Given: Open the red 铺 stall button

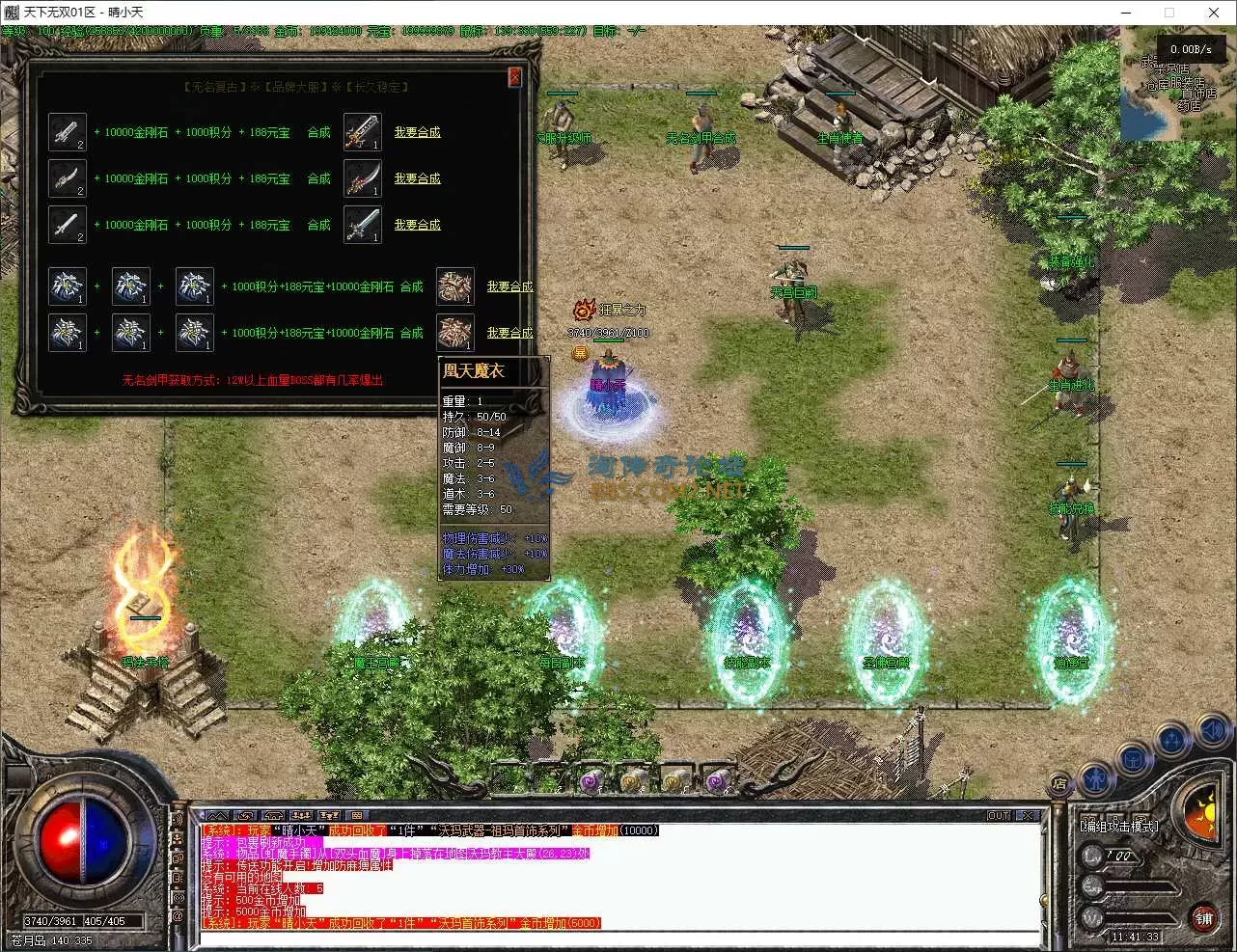Looking at the screenshot, I should pos(1203,917).
